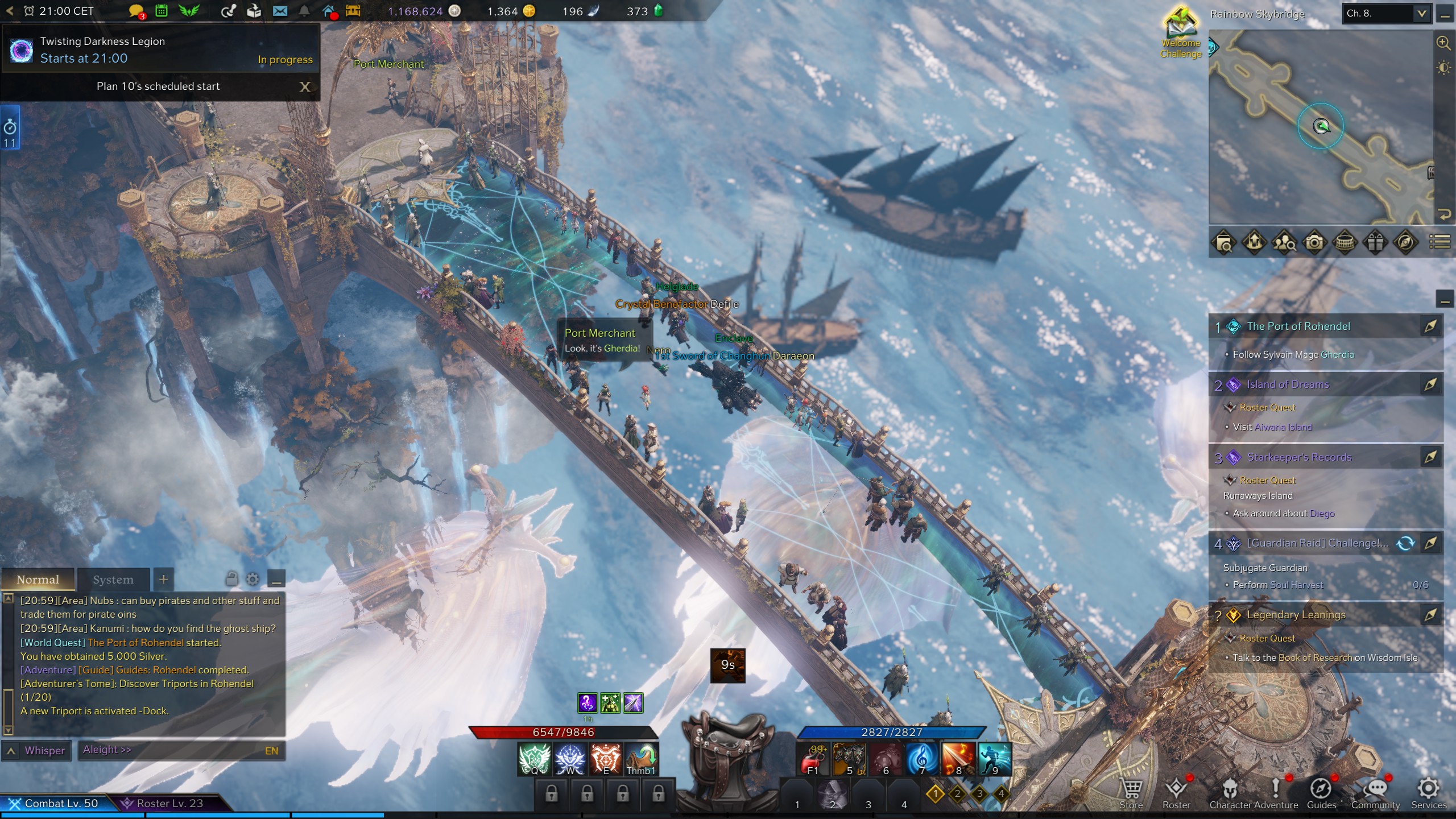The image size is (1456, 819).
Task: Refresh the Guardian Raid Challenge quest
Action: (x=1405, y=543)
